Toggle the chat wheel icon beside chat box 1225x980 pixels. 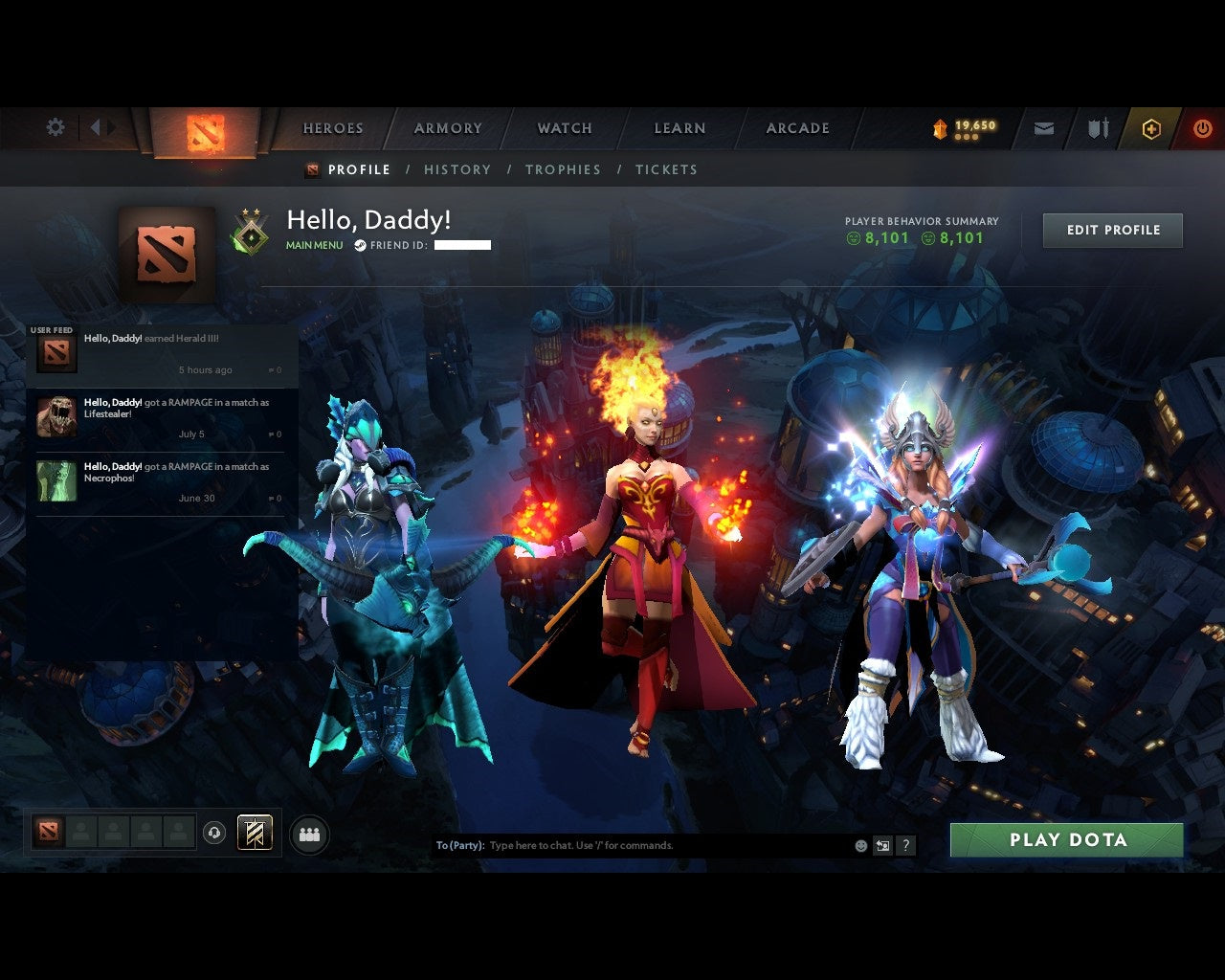click(x=881, y=846)
